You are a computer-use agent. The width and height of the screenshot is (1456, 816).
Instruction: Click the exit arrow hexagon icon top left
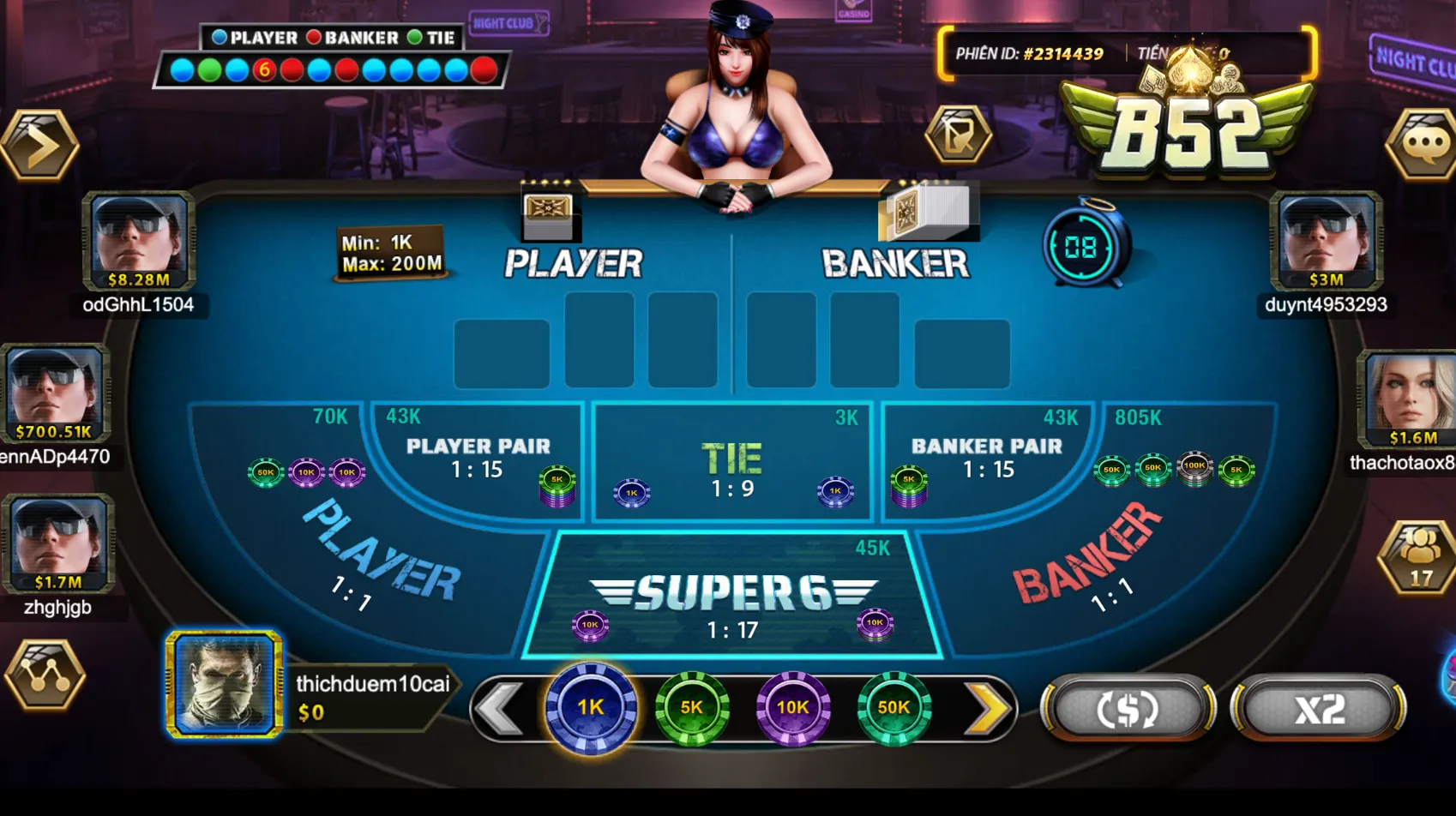pyautogui.click(x=38, y=144)
